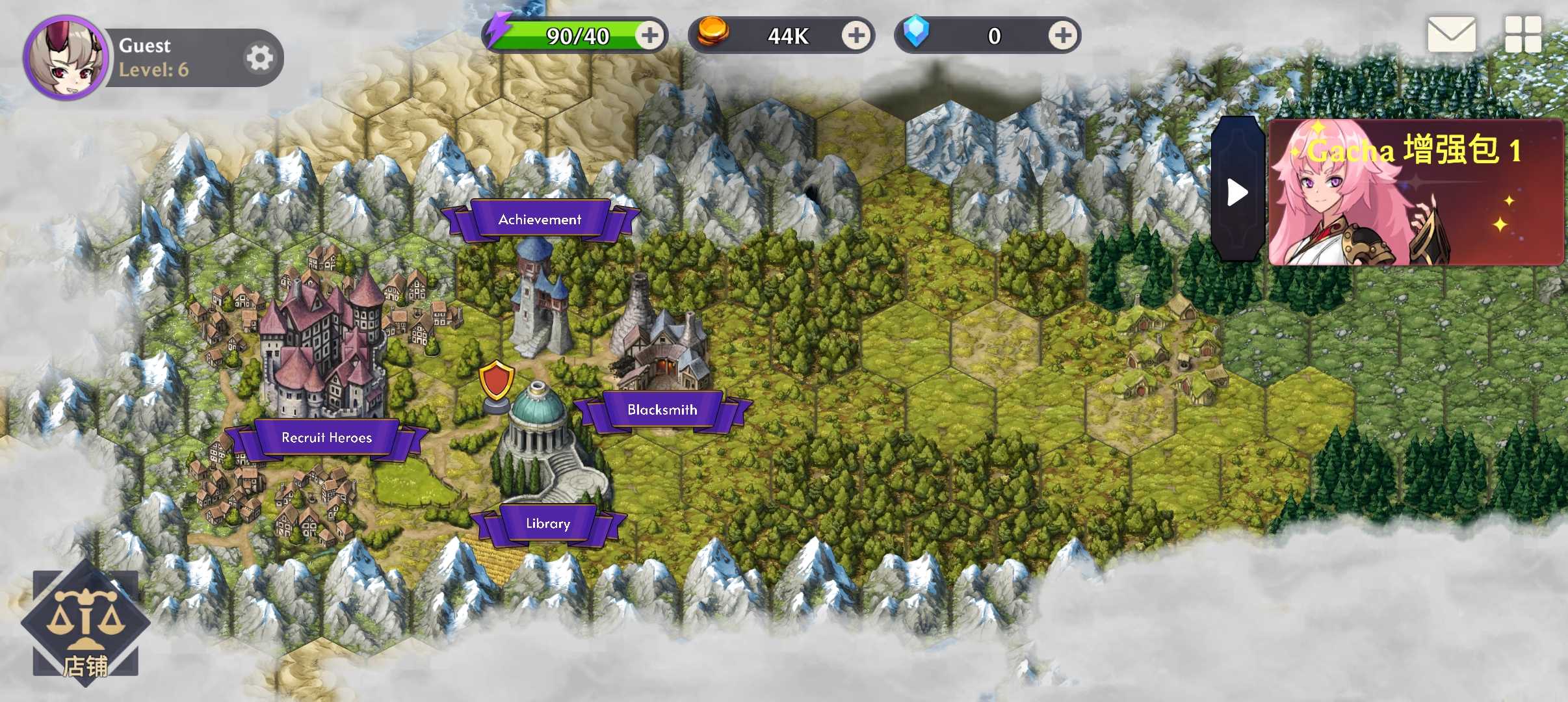The width and height of the screenshot is (1568, 702).
Task: Buy more gold coins via plus button
Action: point(856,35)
